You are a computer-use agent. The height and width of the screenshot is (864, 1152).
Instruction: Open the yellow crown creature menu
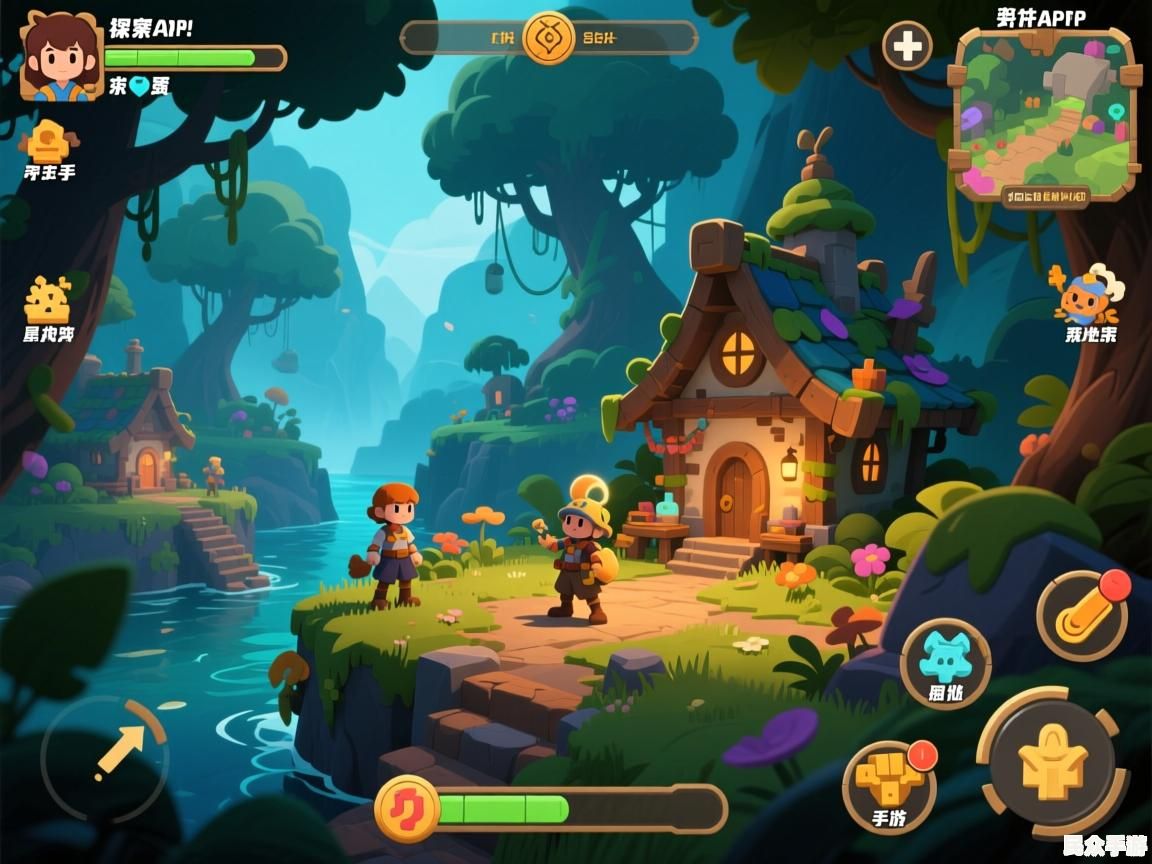(x=48, y=300)
